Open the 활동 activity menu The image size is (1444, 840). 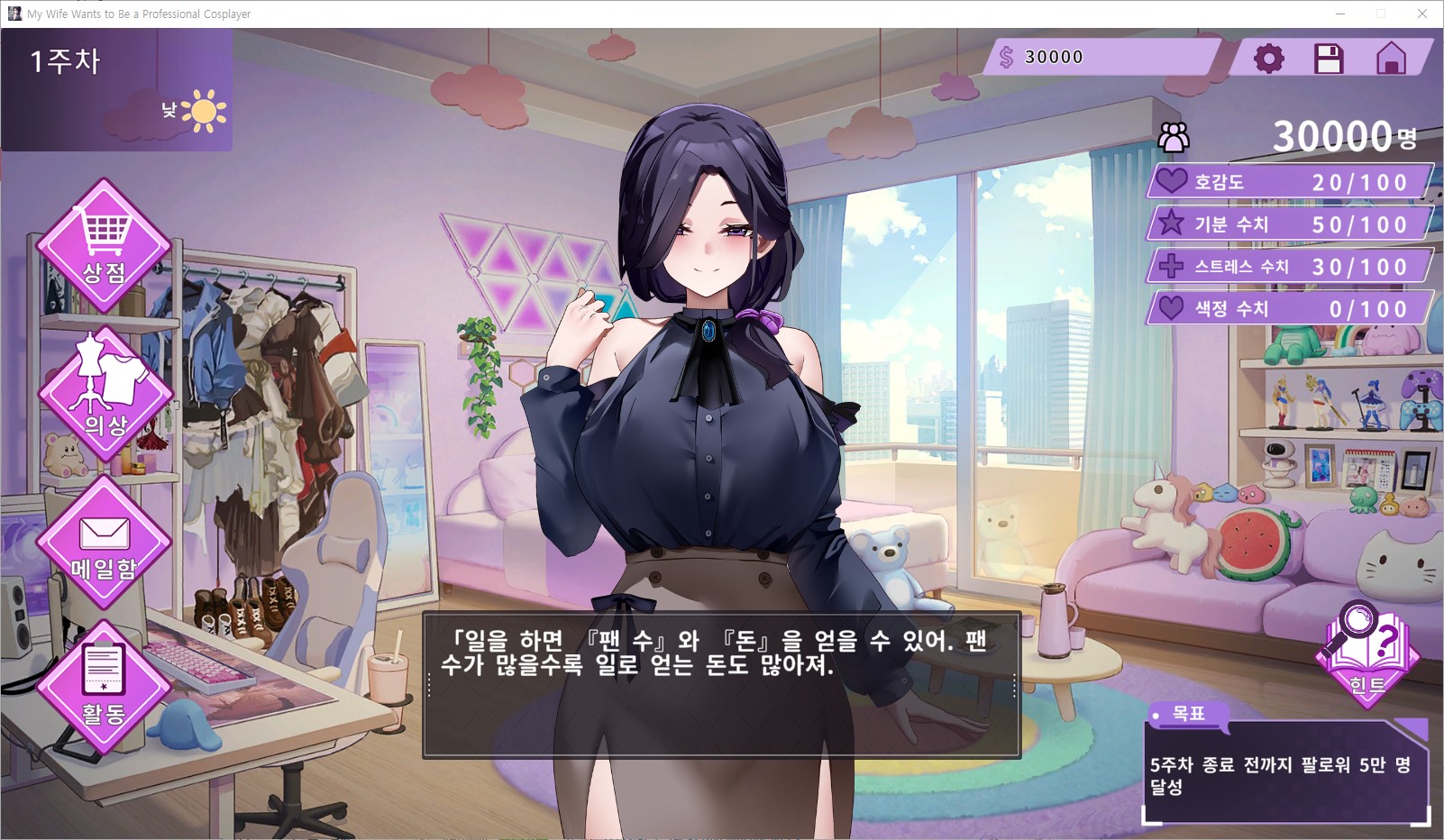104,687
